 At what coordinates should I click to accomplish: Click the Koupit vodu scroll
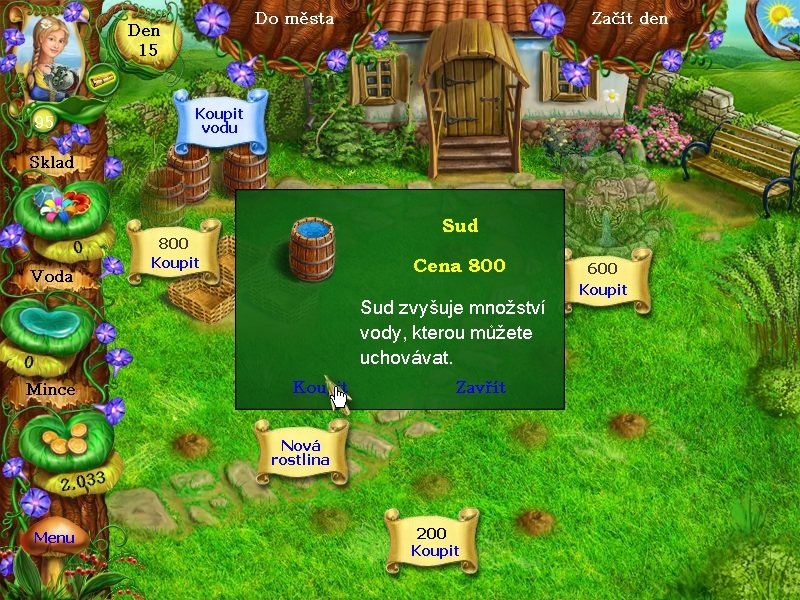[x=219, y=121]
